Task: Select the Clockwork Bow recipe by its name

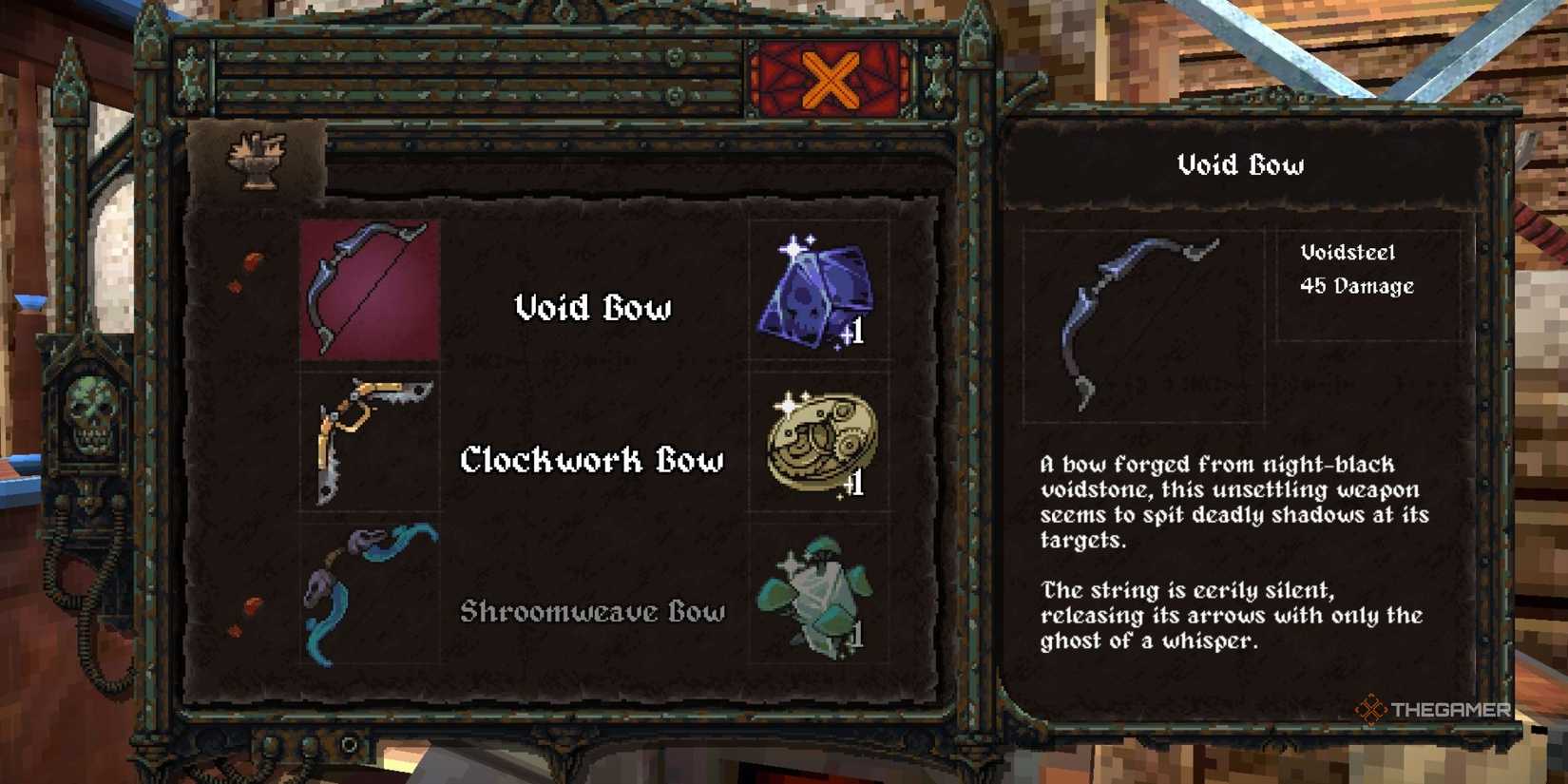Action: pos(593,459)
